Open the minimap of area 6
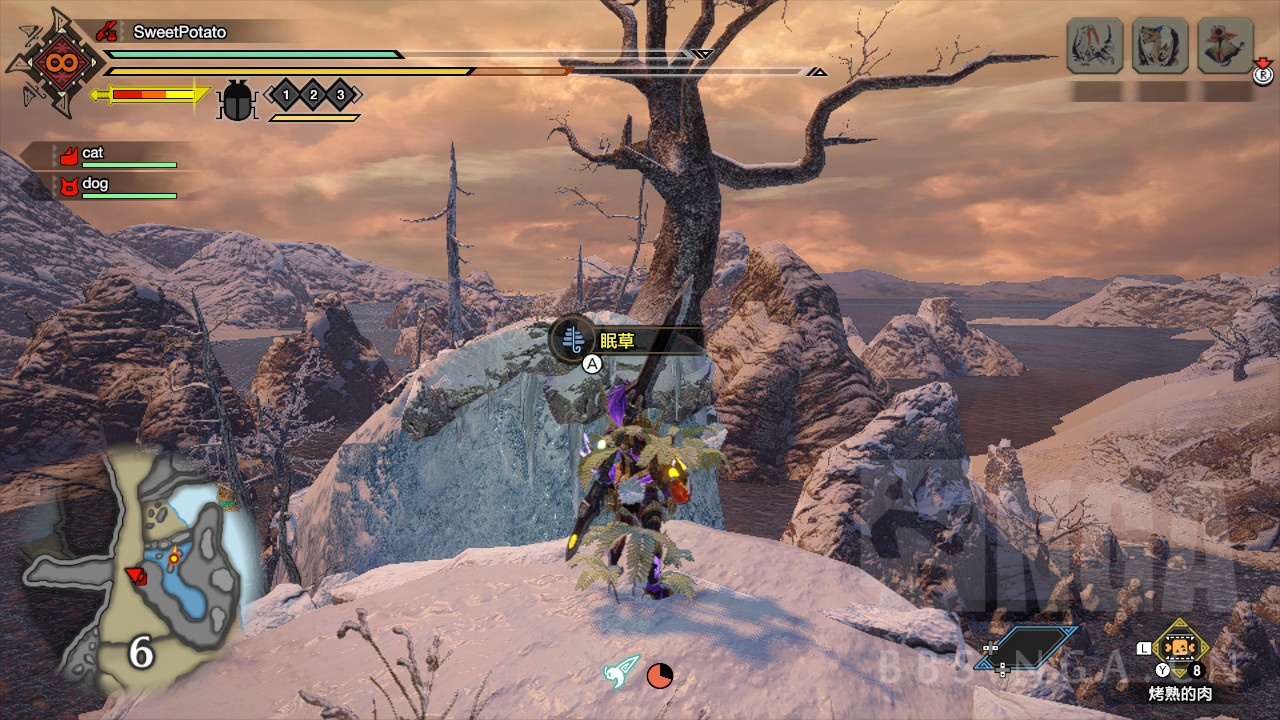Viewport: 1280px width, 720px height. 140,570
